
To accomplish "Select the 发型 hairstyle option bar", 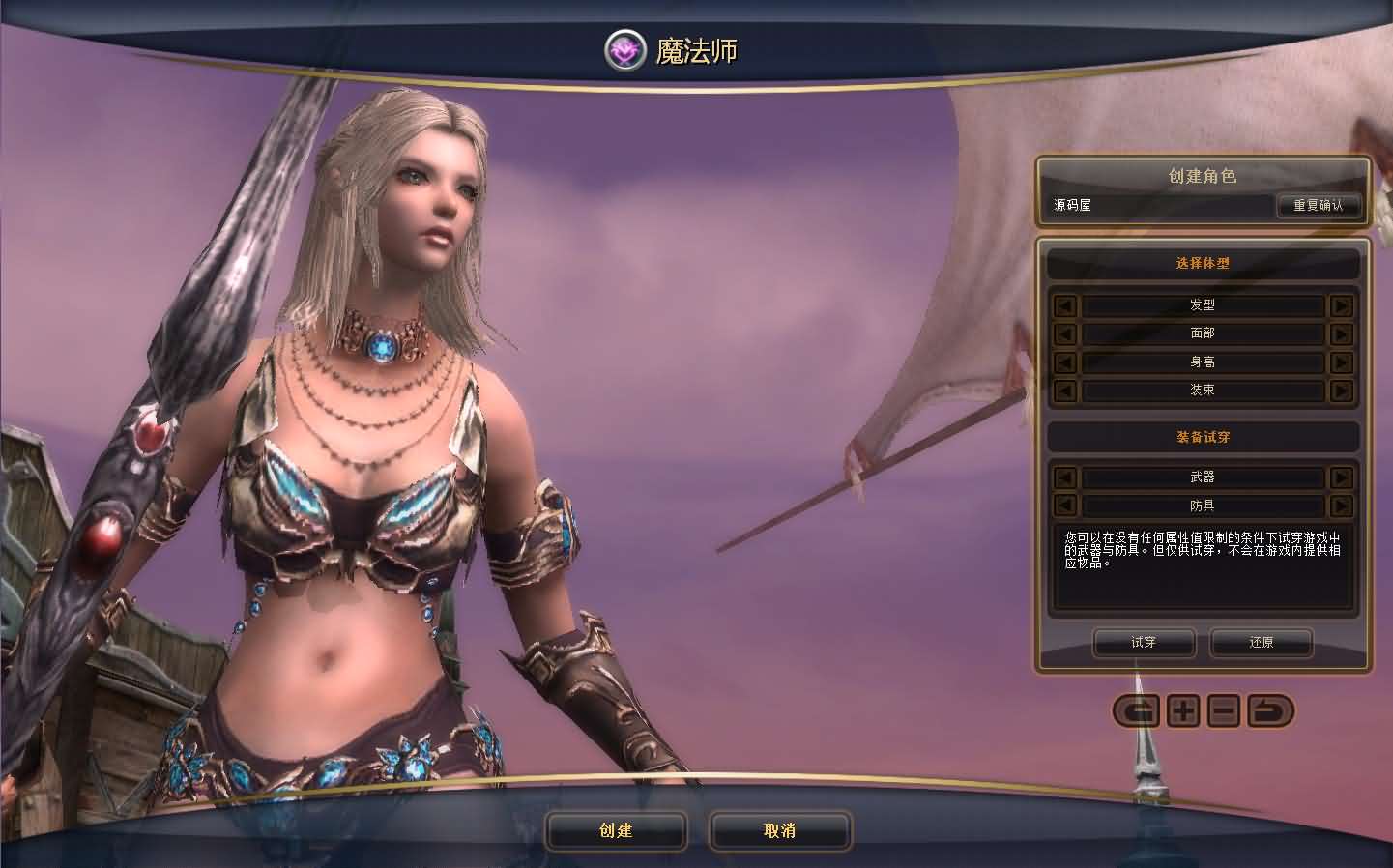I will [x=1203, y=305].
